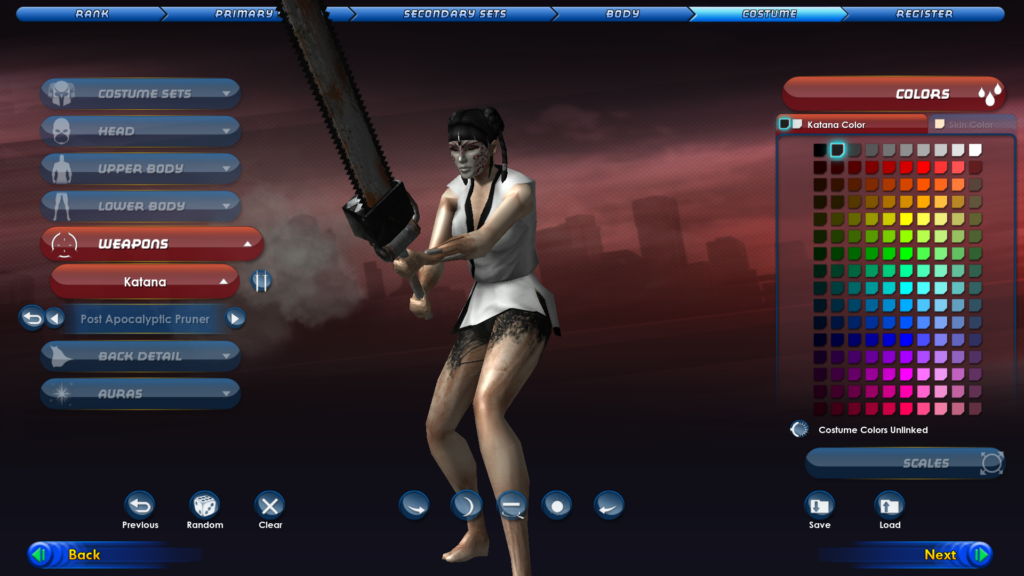Open the Scales panel
Image resolution: width=1024 pixels, height=576 pixels.
pos(905,463)
